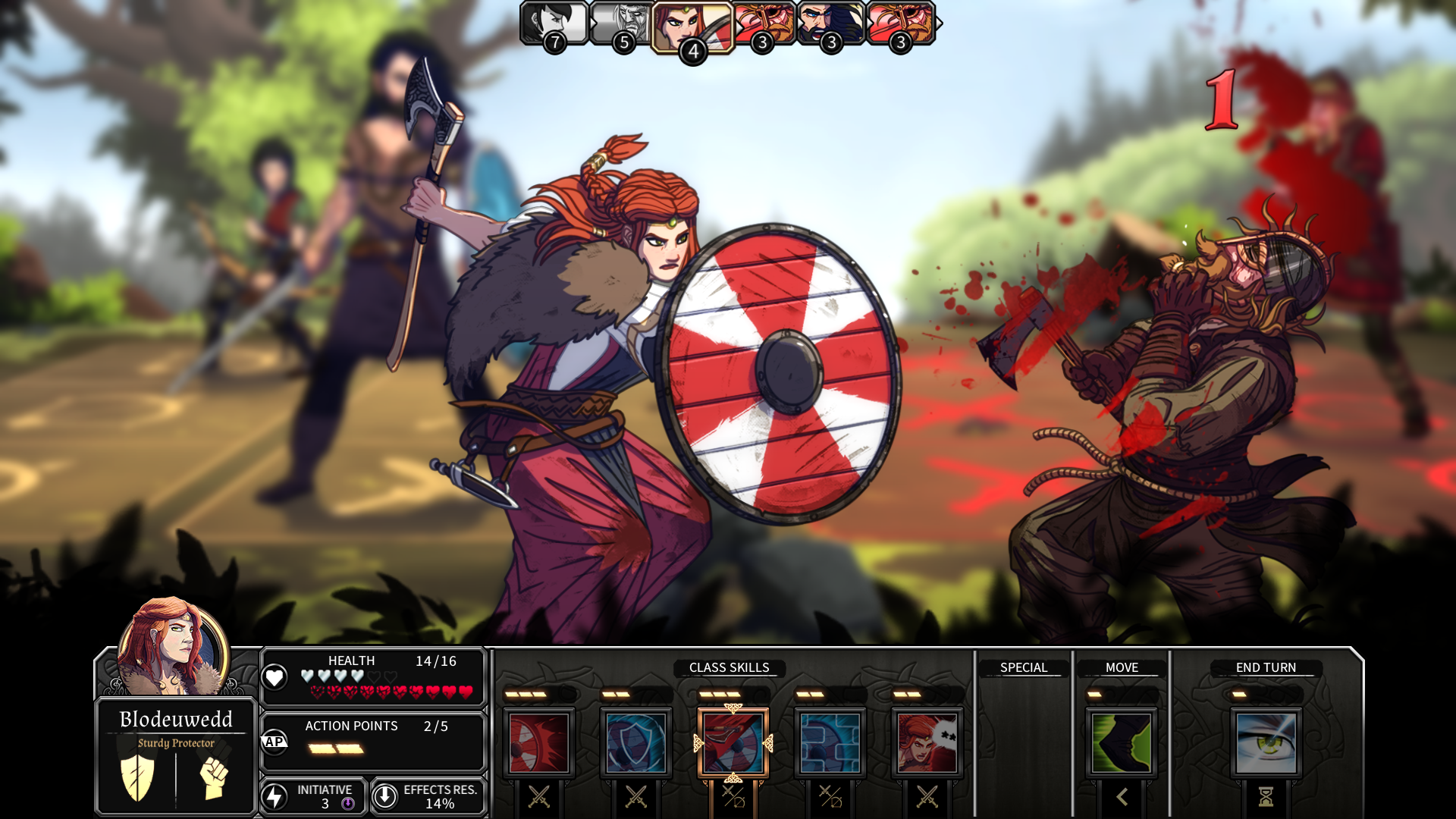Activate the shouting taunt skill

tap(927, 743)
